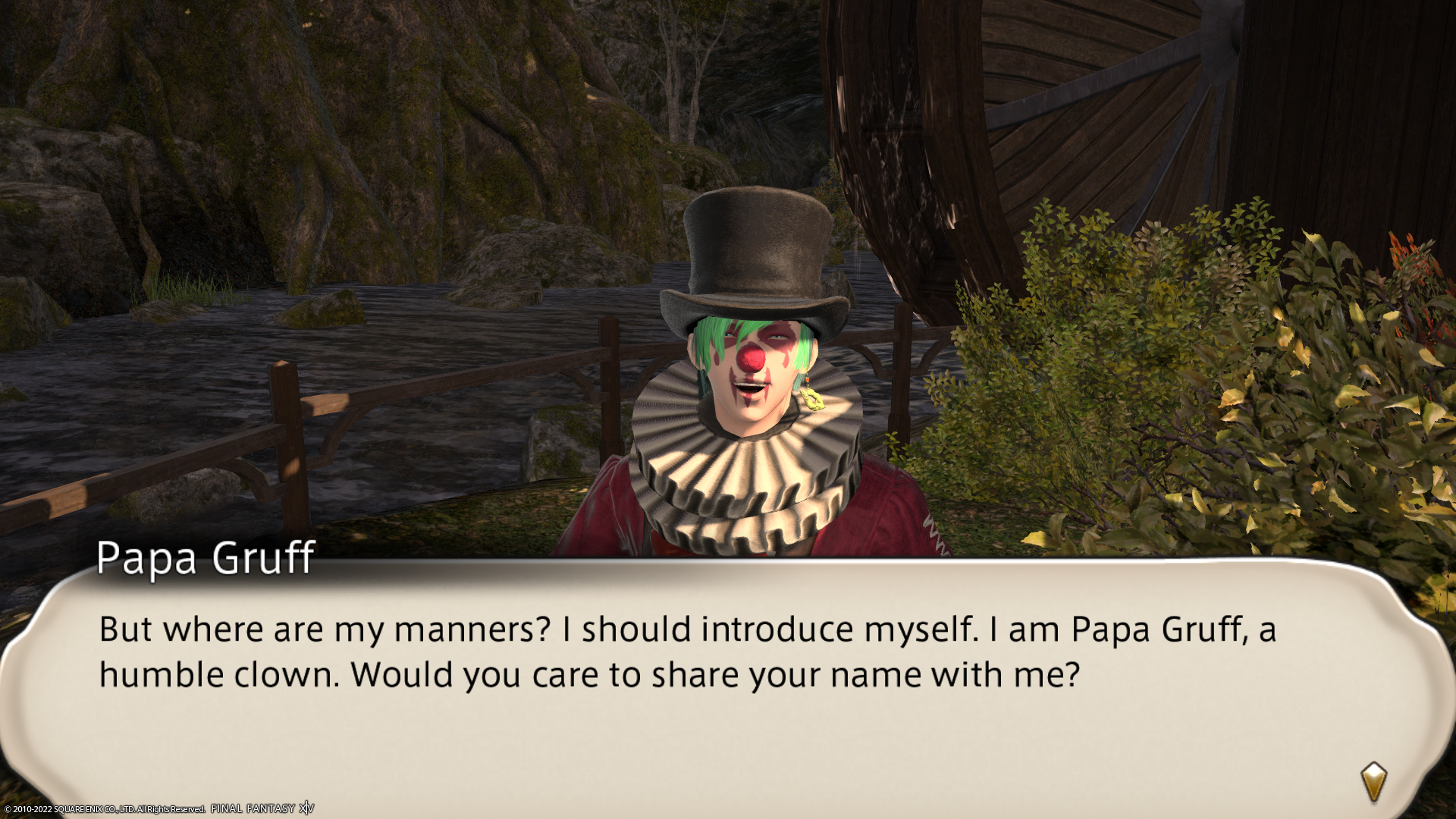Advance dialogue with the gold arrow indicator
Screen dimensions: 1456x819
[x=1373, y=781]
